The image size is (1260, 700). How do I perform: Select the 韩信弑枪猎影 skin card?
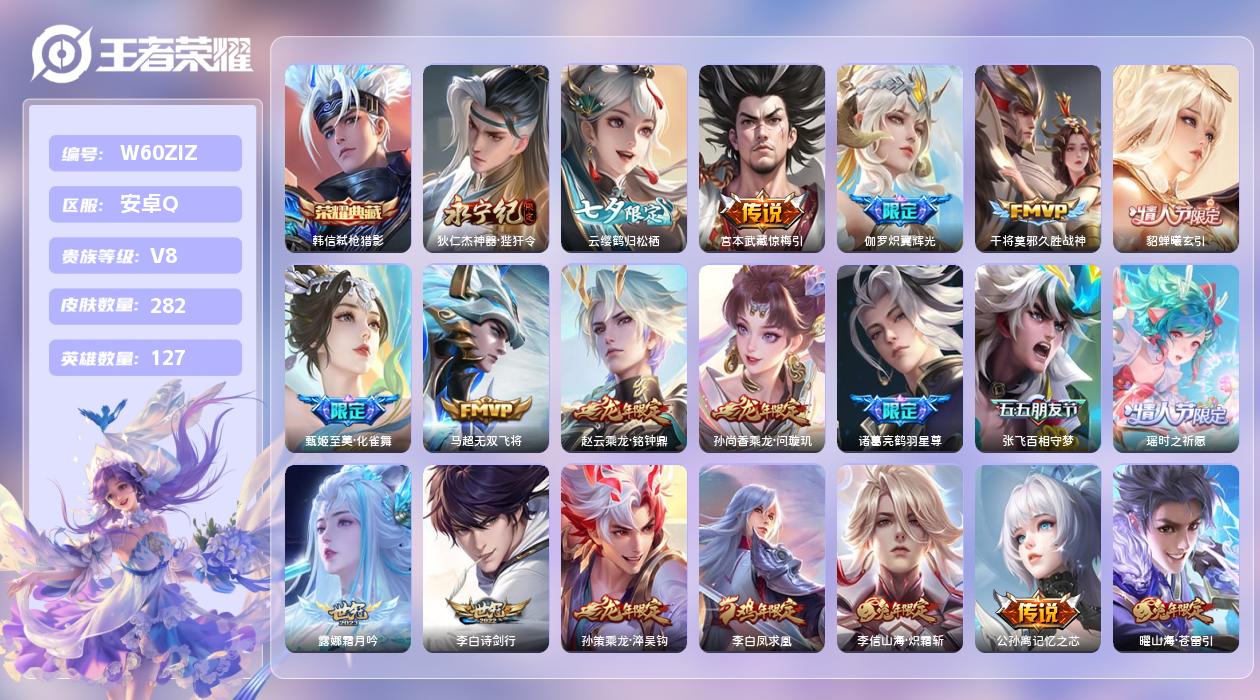[x=348, y=158]
